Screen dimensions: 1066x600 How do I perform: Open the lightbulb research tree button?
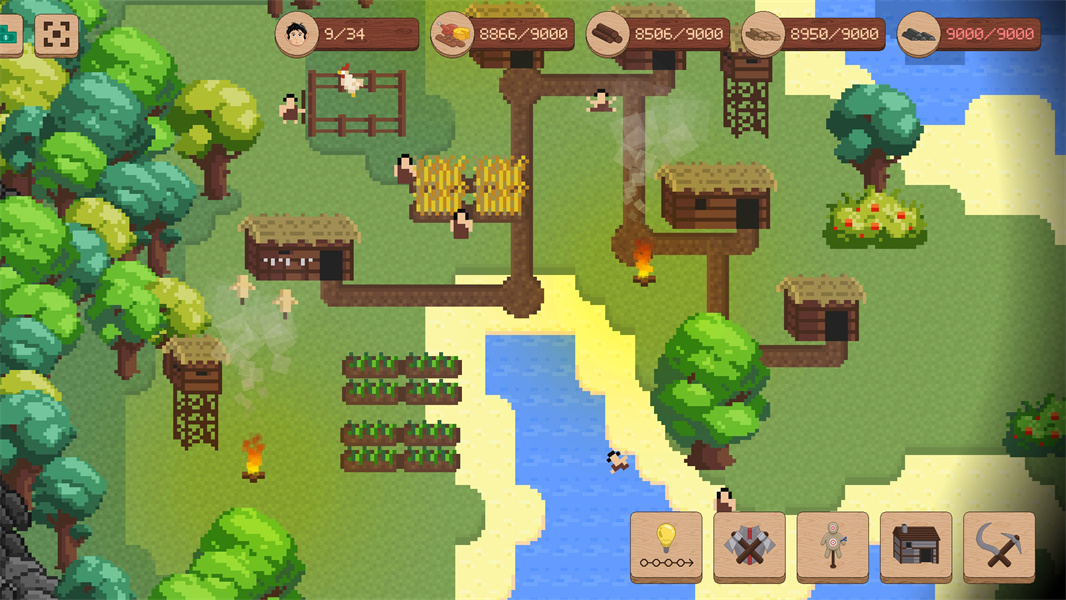point(666,545)
